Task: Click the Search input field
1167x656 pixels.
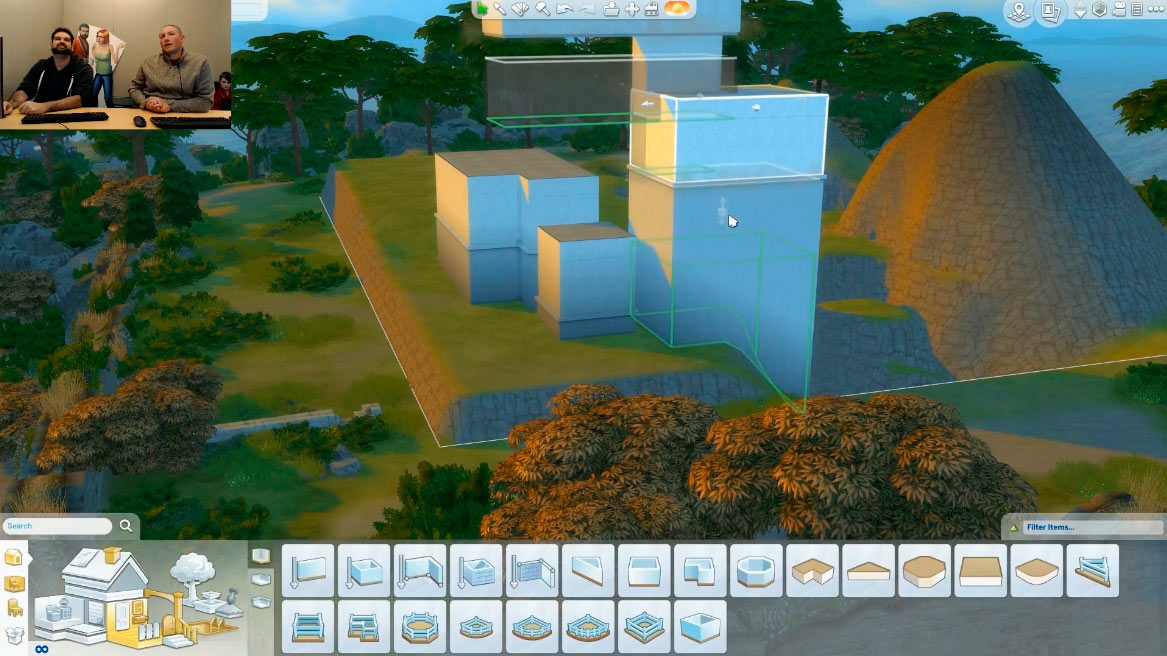Action: pyautogui.click(x=58, y=526)
